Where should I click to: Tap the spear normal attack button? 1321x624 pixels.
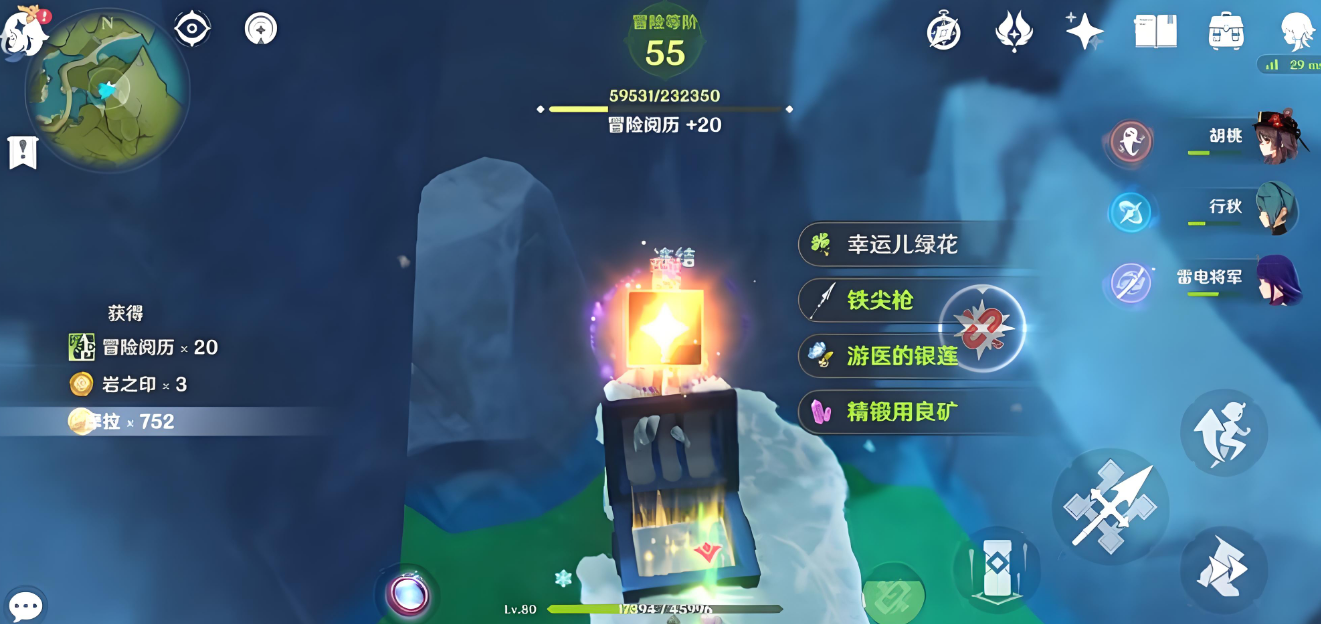coord(1110,506)
